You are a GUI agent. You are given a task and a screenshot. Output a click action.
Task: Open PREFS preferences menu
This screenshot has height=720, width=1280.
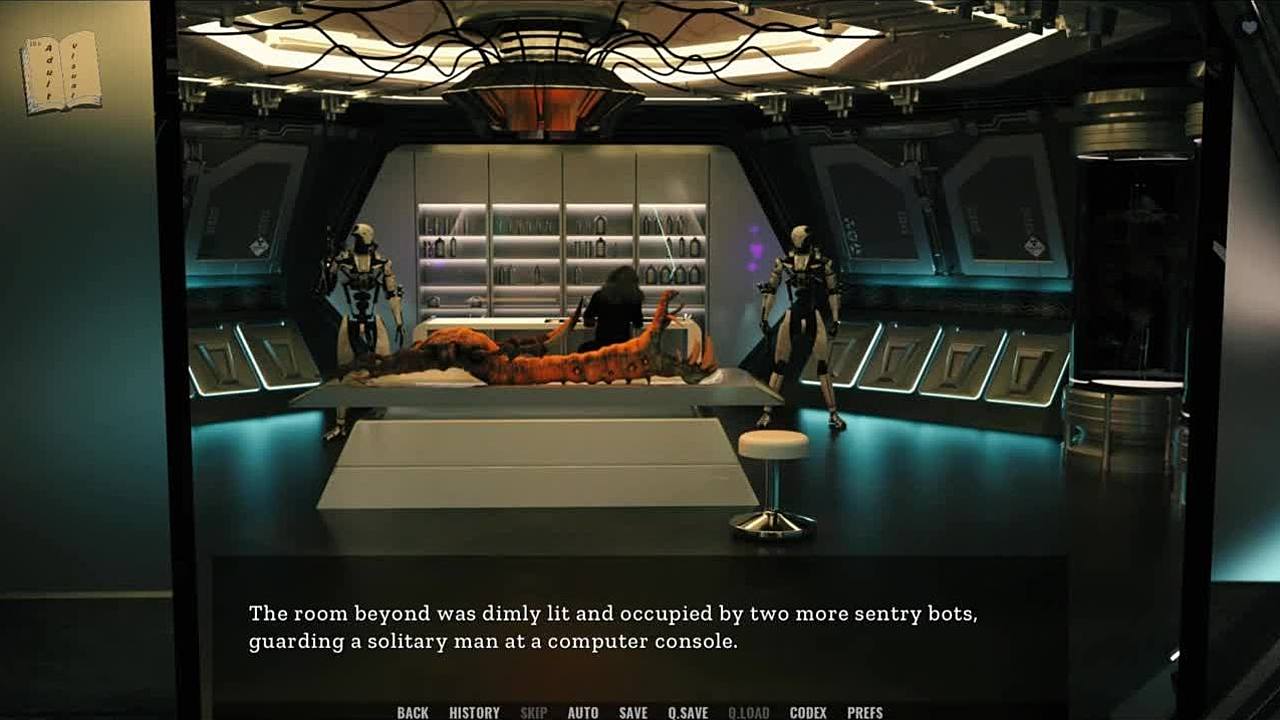click(865, 712)
